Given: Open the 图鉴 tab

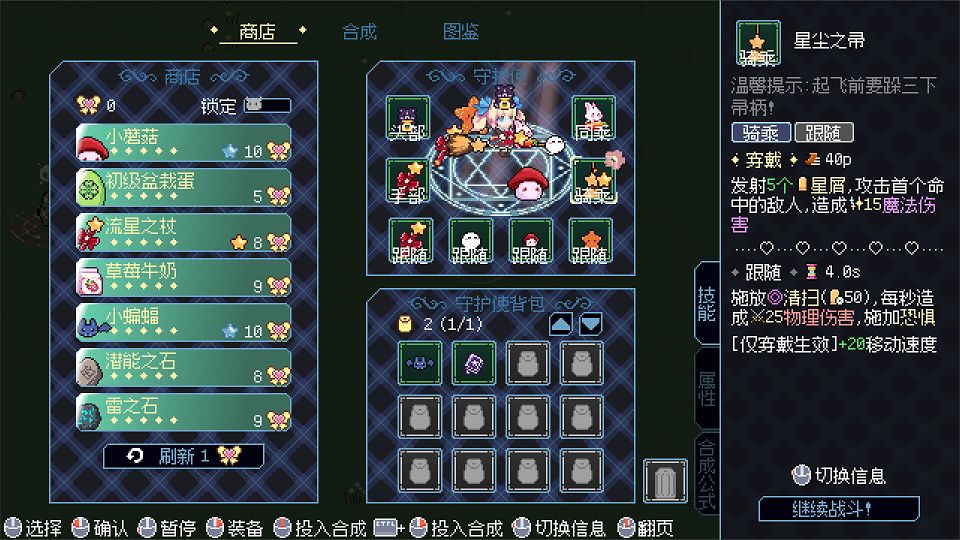Looking at the screenshot, I should pyautogui.click(x=461, y=32).
